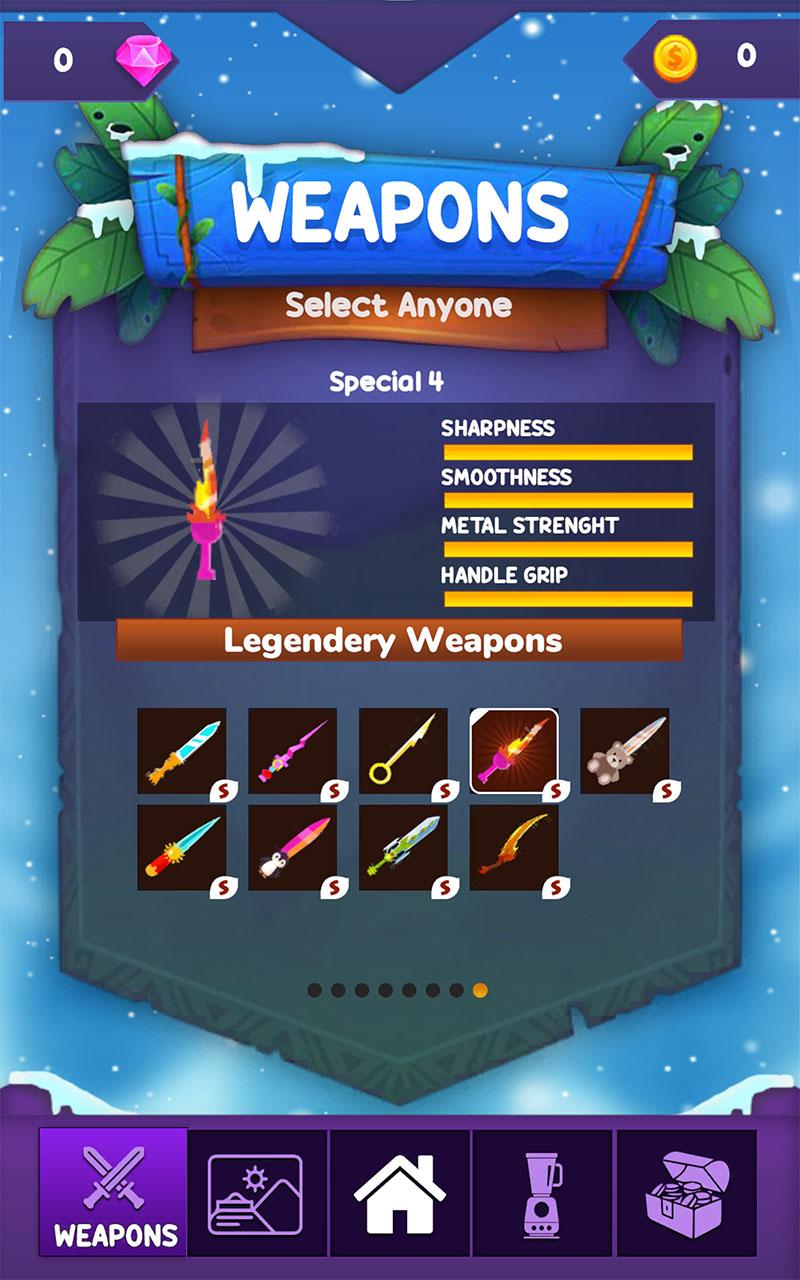Go to the home screen
Image resolution: width=800 pixels, height=1280 pixels.
pos(399,1193)
